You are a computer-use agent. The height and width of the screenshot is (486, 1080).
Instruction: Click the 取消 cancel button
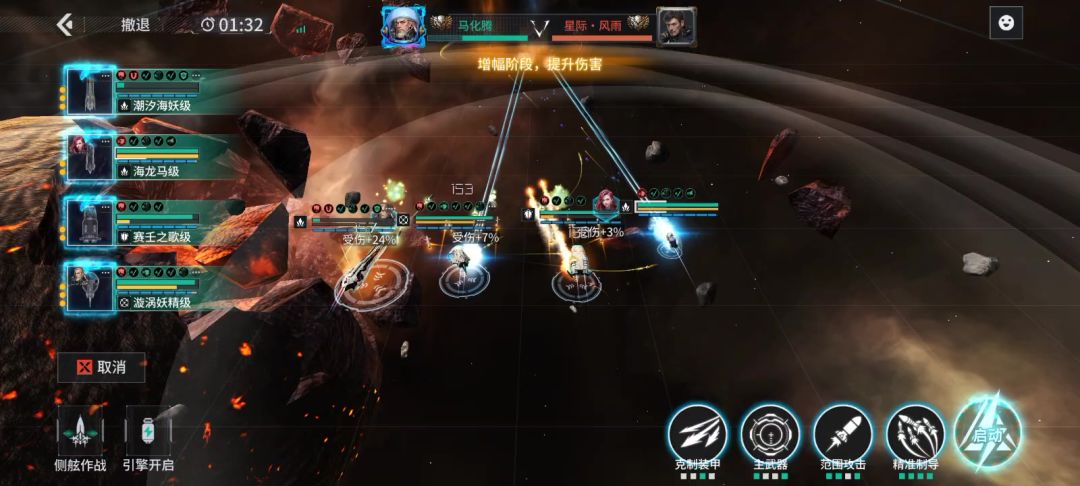pos(101,367)
